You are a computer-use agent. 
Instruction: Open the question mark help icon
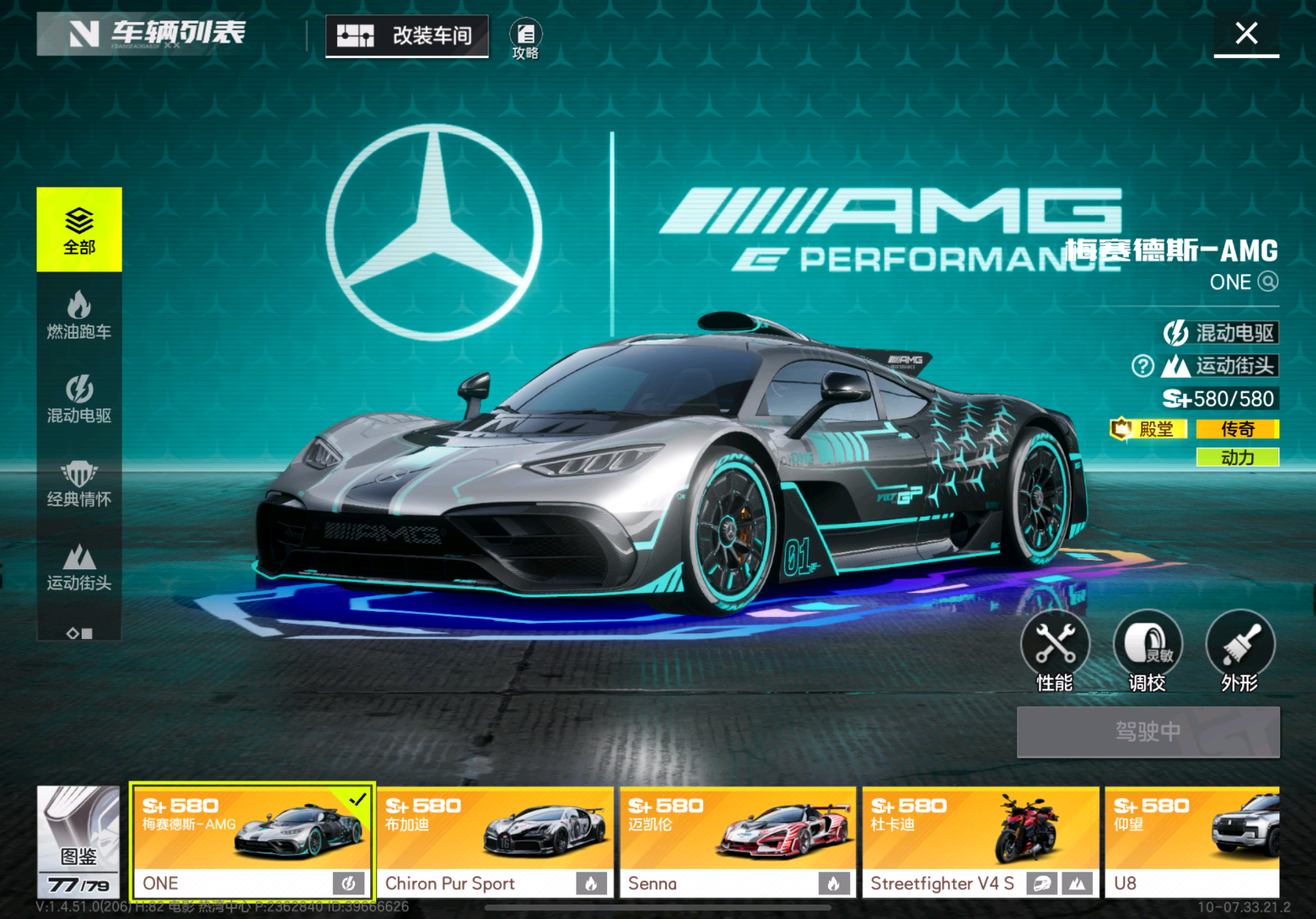click(x=1142, y=366)
